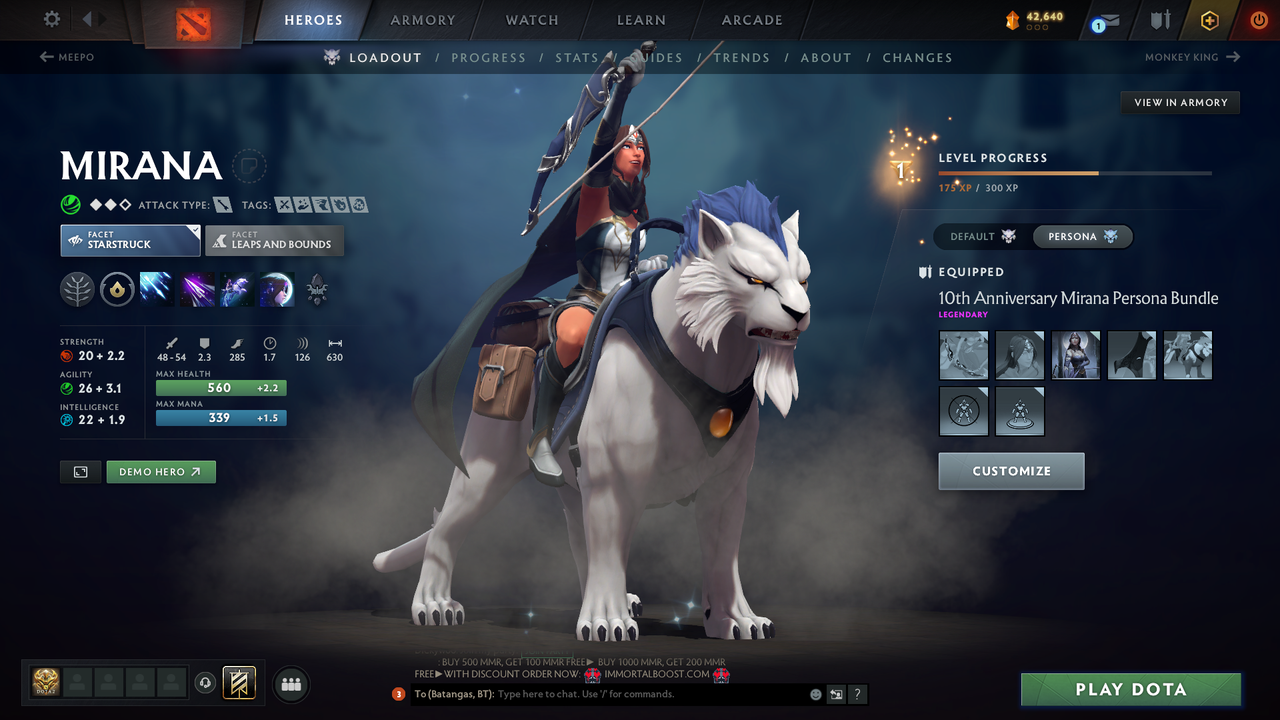Image resolution: width=1280 pixels, height=720 pixels.
Task: Start a match with Play Dota
Action: [1130, 690]
